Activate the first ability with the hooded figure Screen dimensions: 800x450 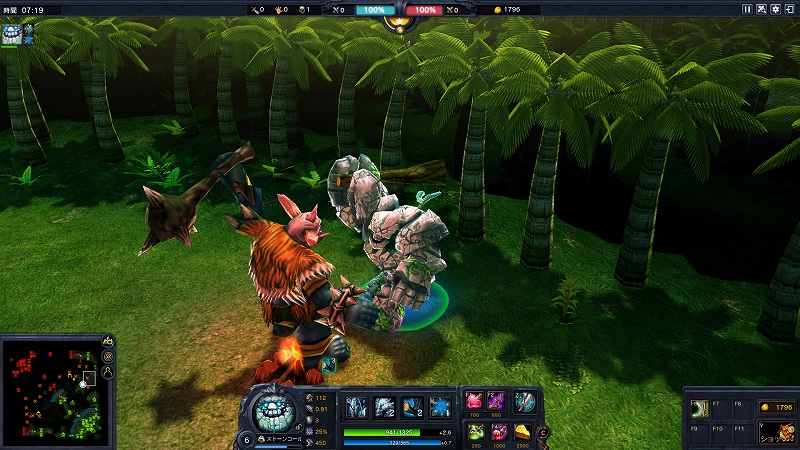[x=357, y=407]
